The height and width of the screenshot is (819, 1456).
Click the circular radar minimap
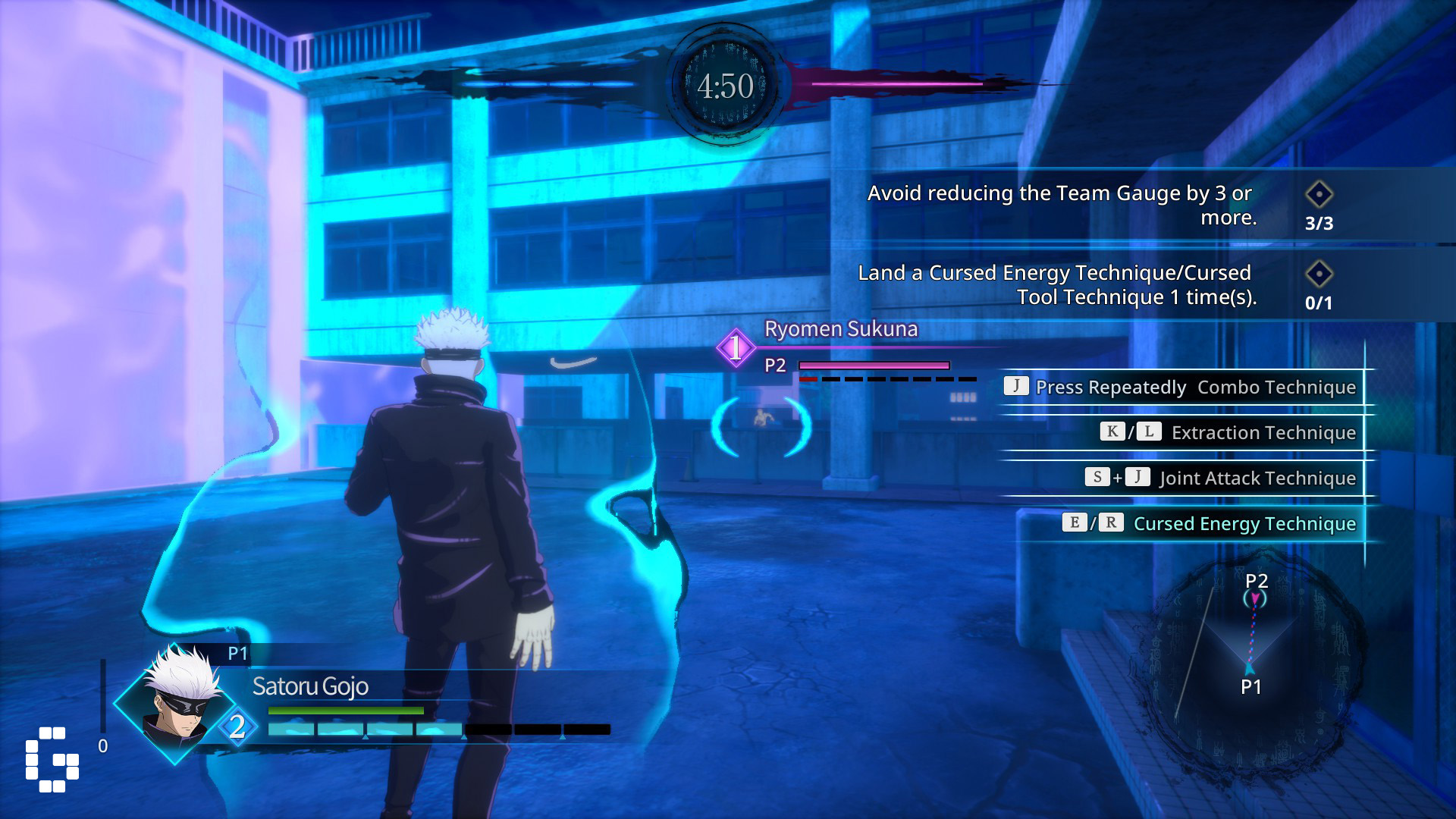[x=1251, y=661]
